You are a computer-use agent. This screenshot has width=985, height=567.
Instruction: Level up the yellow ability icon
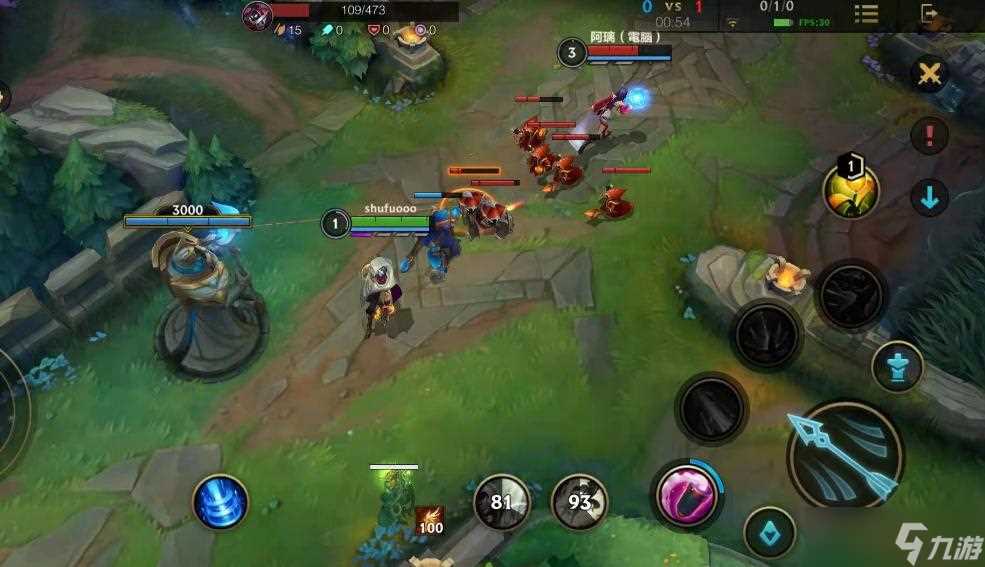tap(851, 190)
